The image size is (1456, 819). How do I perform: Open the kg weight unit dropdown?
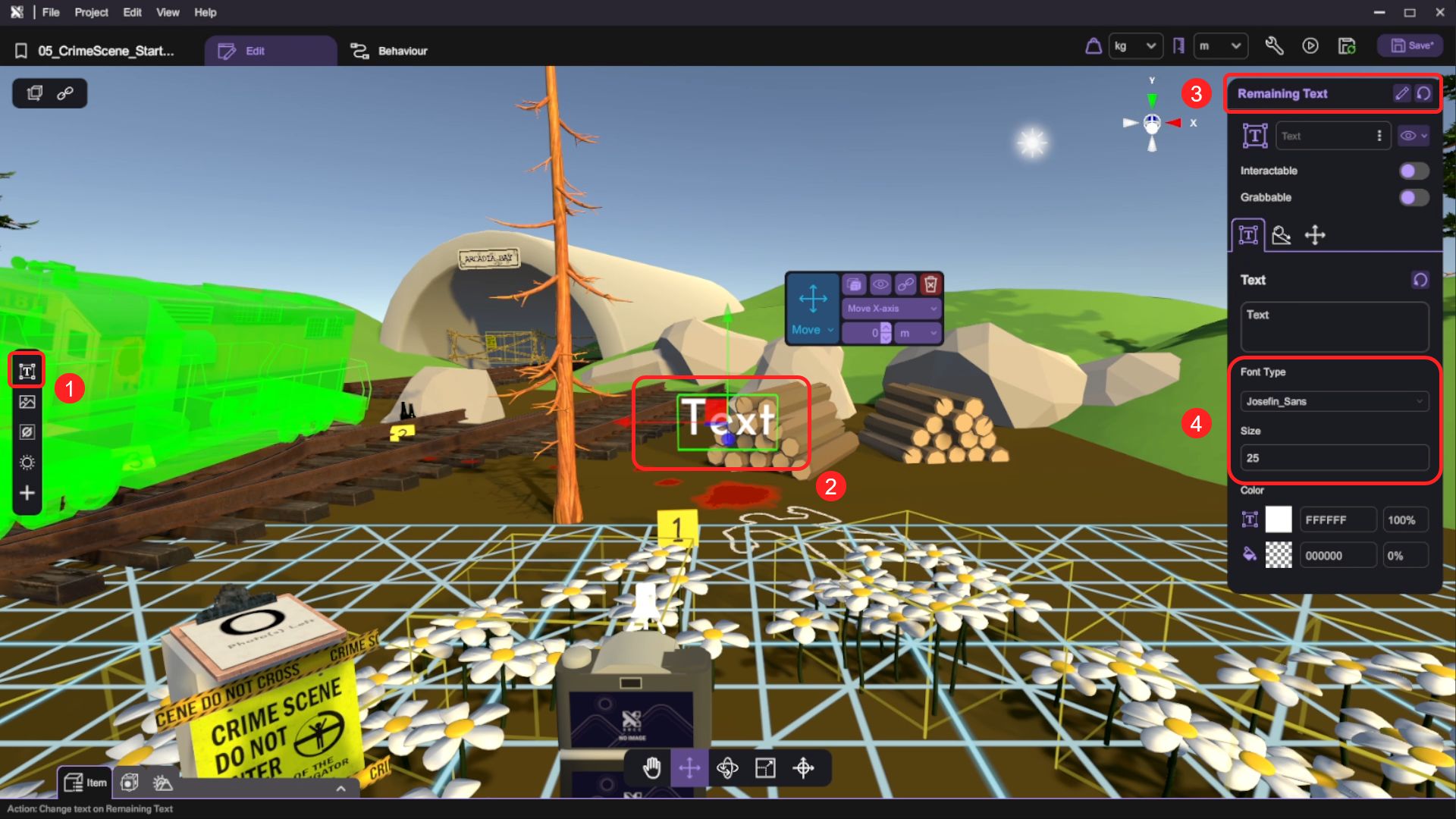click(1134, 46)
